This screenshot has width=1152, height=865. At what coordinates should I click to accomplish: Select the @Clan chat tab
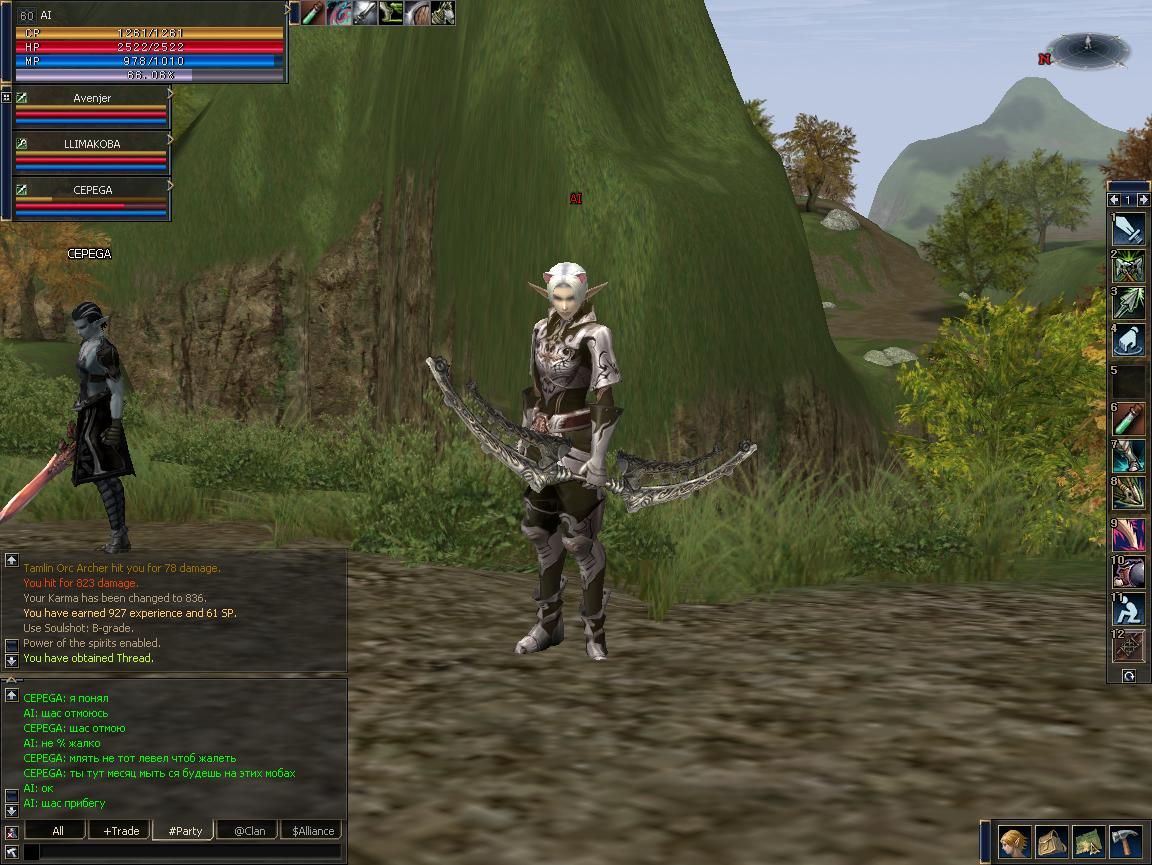tap(249, 831)
